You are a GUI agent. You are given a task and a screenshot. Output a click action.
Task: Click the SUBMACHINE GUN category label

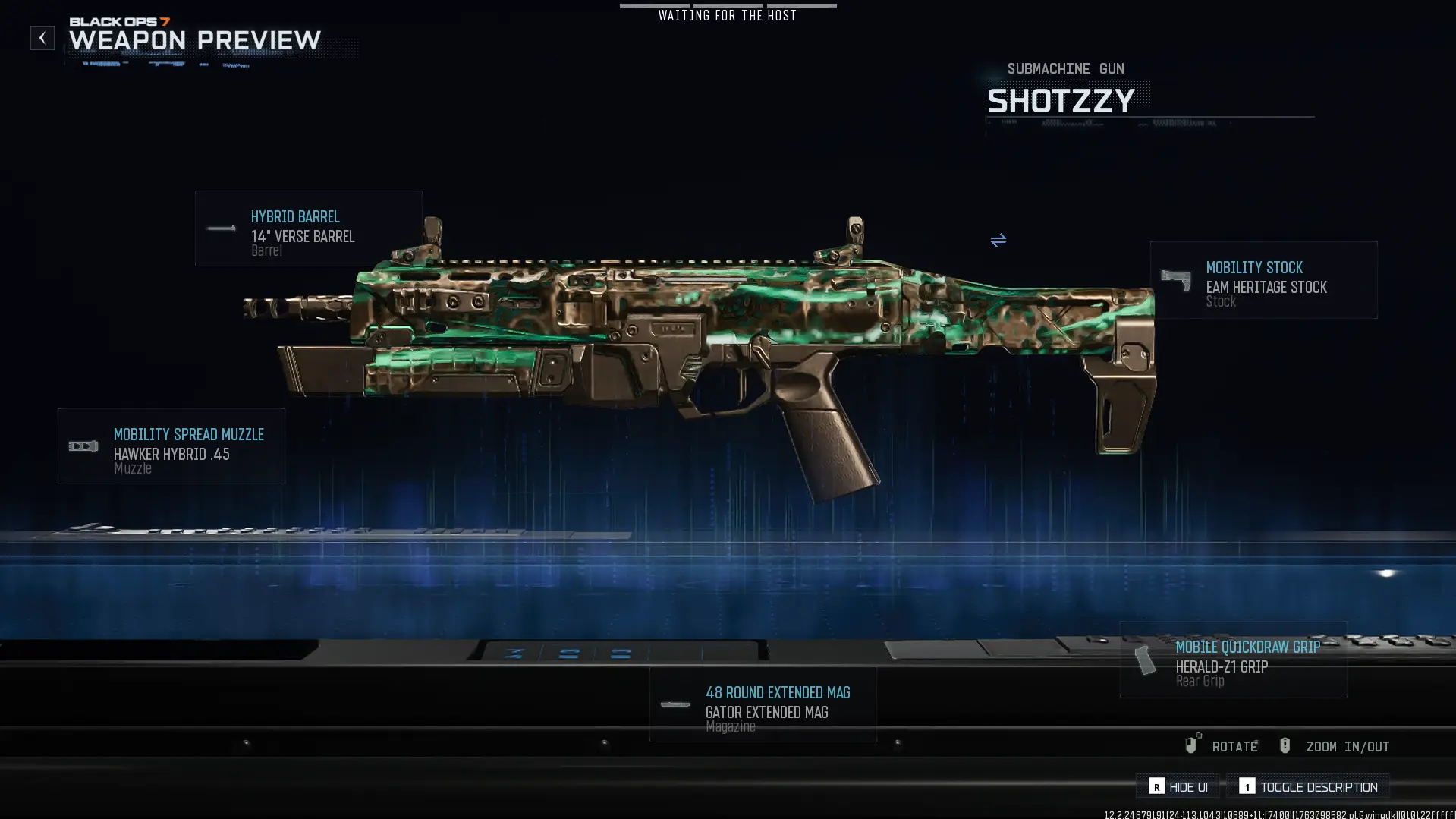point(1065,68)
